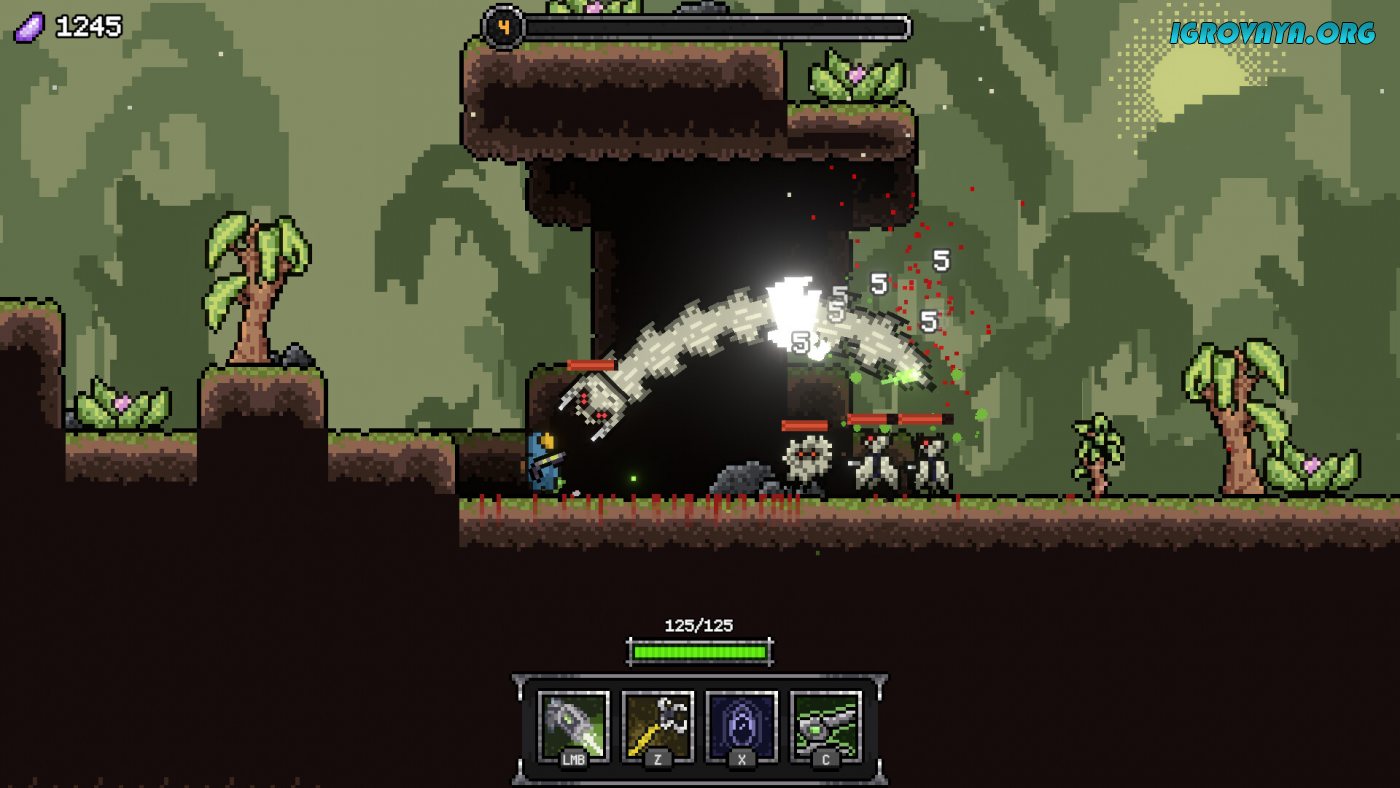The height and width of the screenshot is (788, 1400).
Task: Select the green beam gun ability slot
Action: [x=573, y=726]
